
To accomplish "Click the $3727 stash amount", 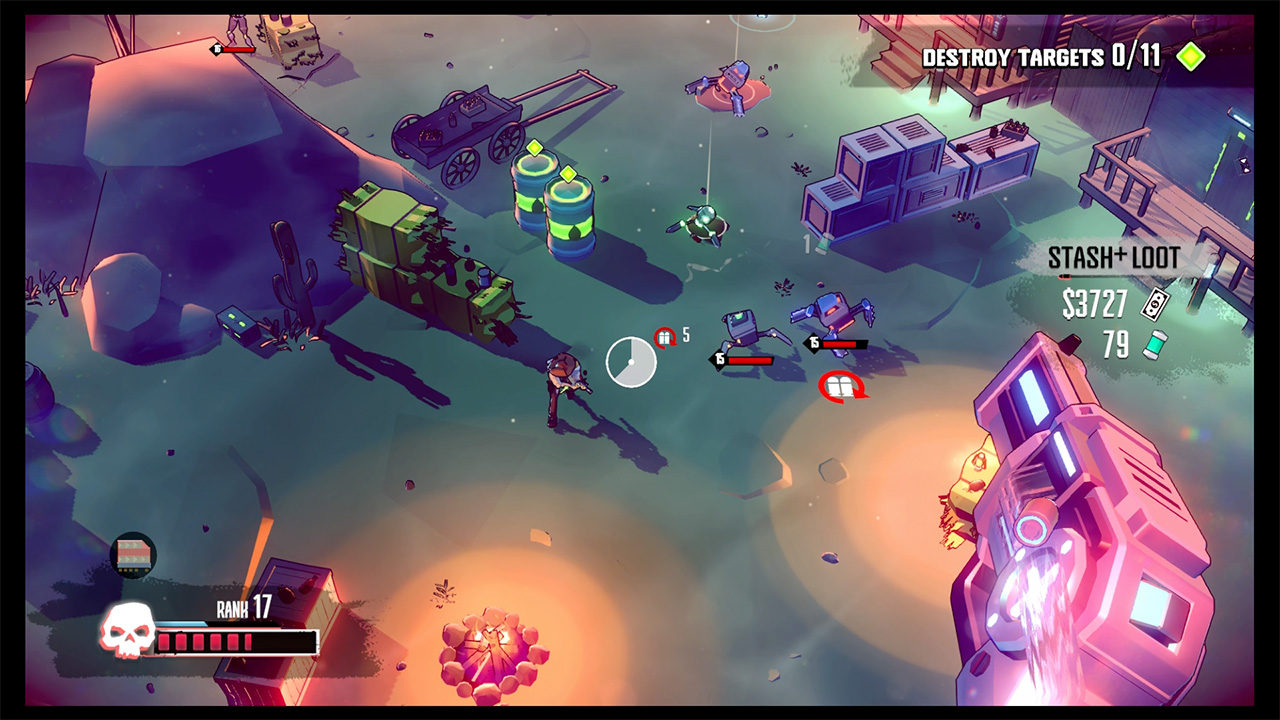I will (1095, 303).
